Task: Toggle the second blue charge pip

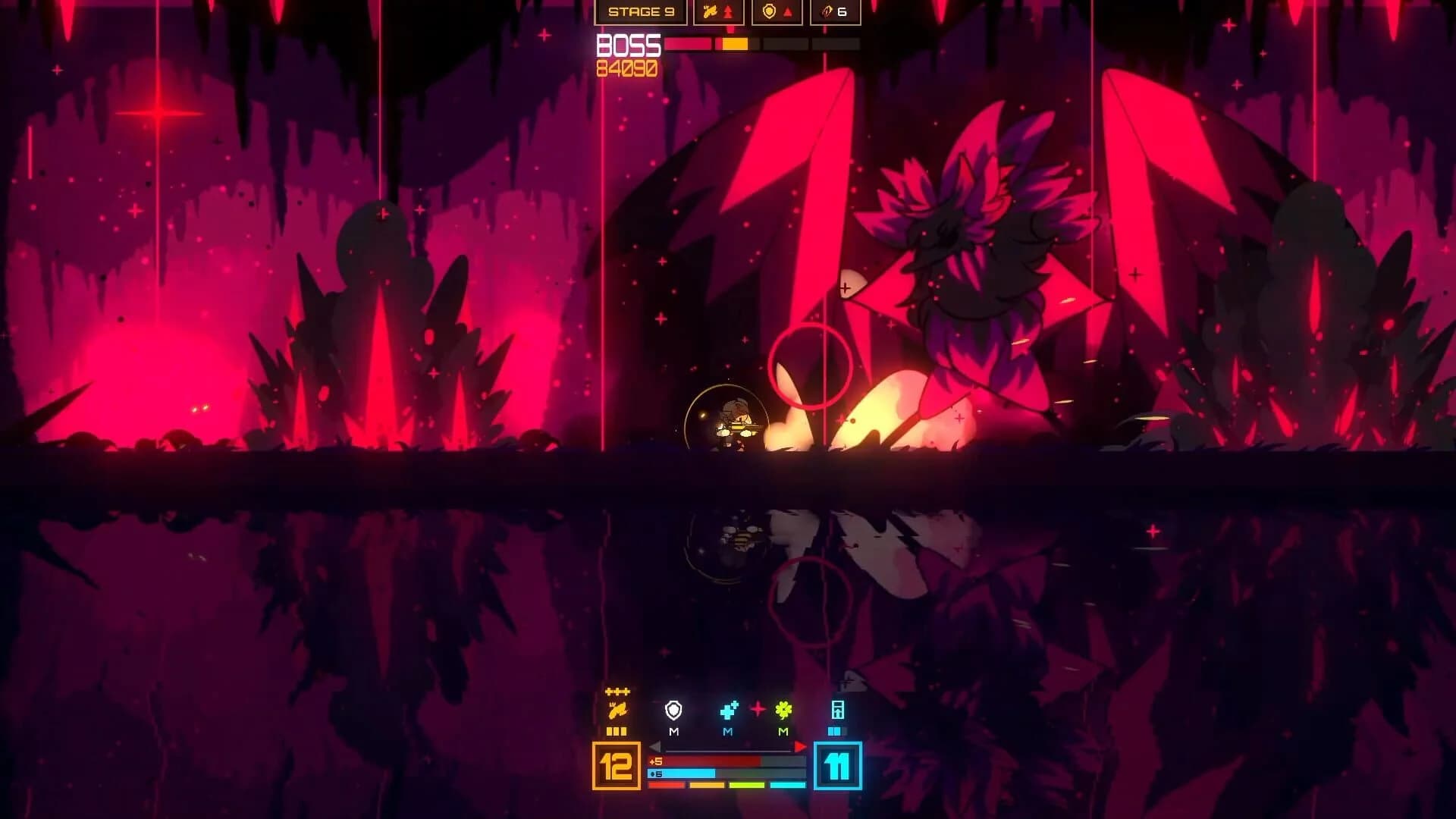Action: click(836, 731)
